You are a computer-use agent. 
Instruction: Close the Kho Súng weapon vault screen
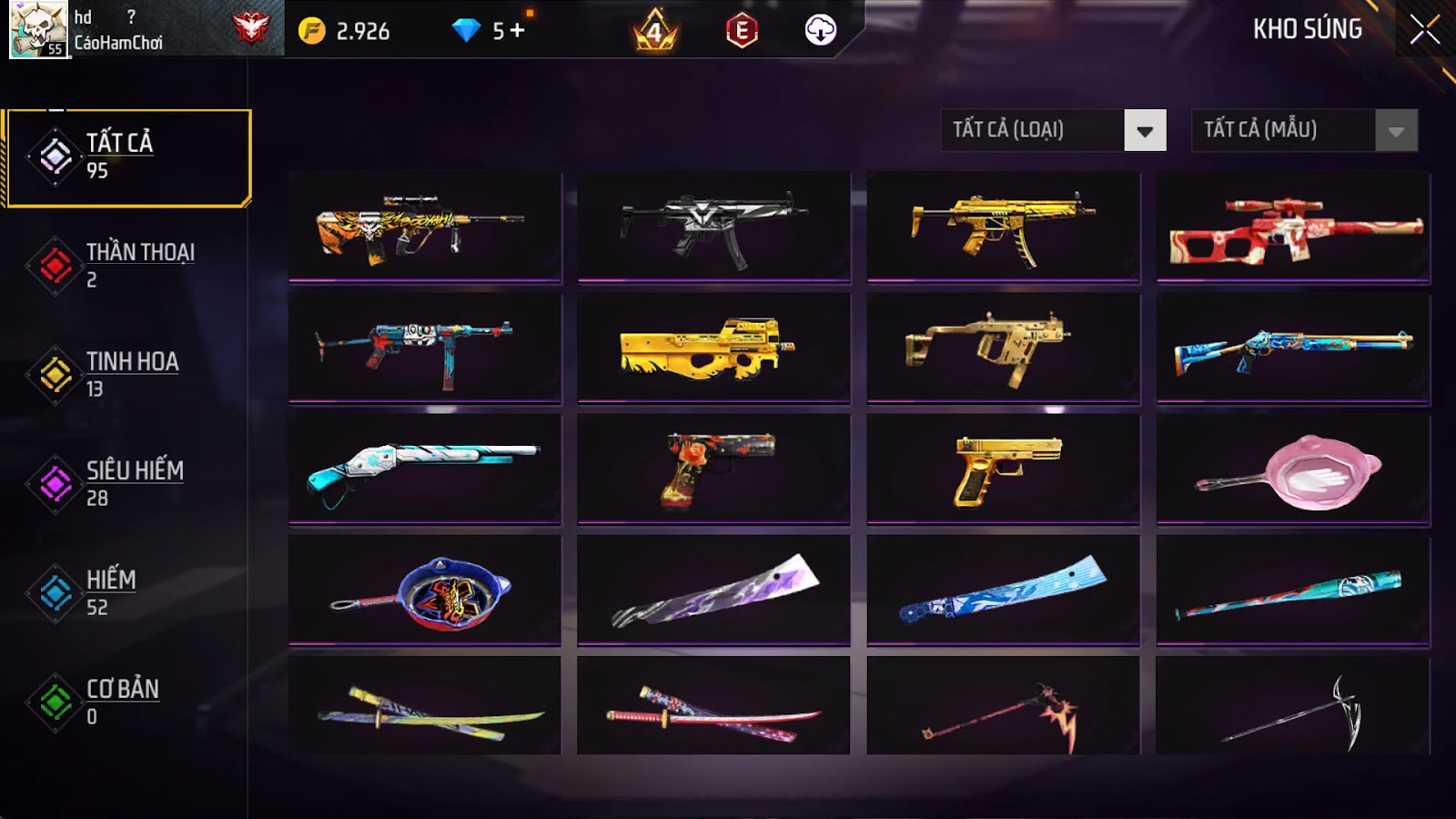(x=1424, y=30)
